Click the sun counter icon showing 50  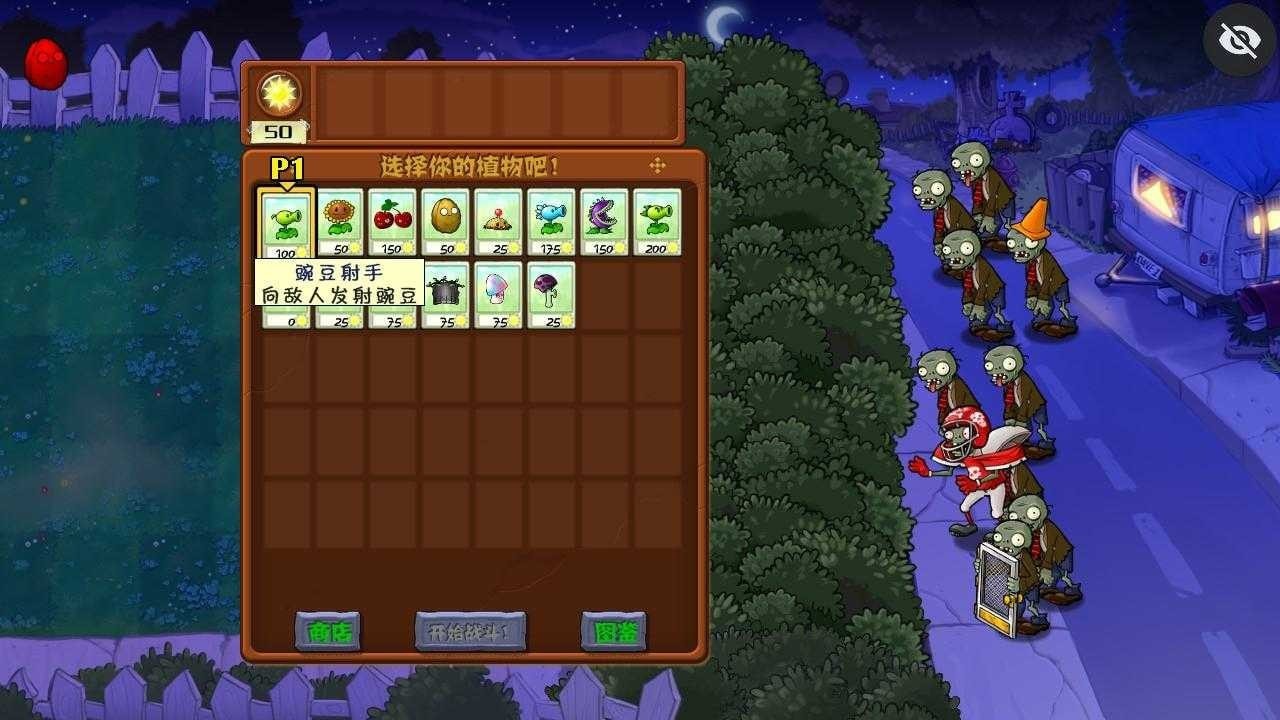(x=279, y=95)
